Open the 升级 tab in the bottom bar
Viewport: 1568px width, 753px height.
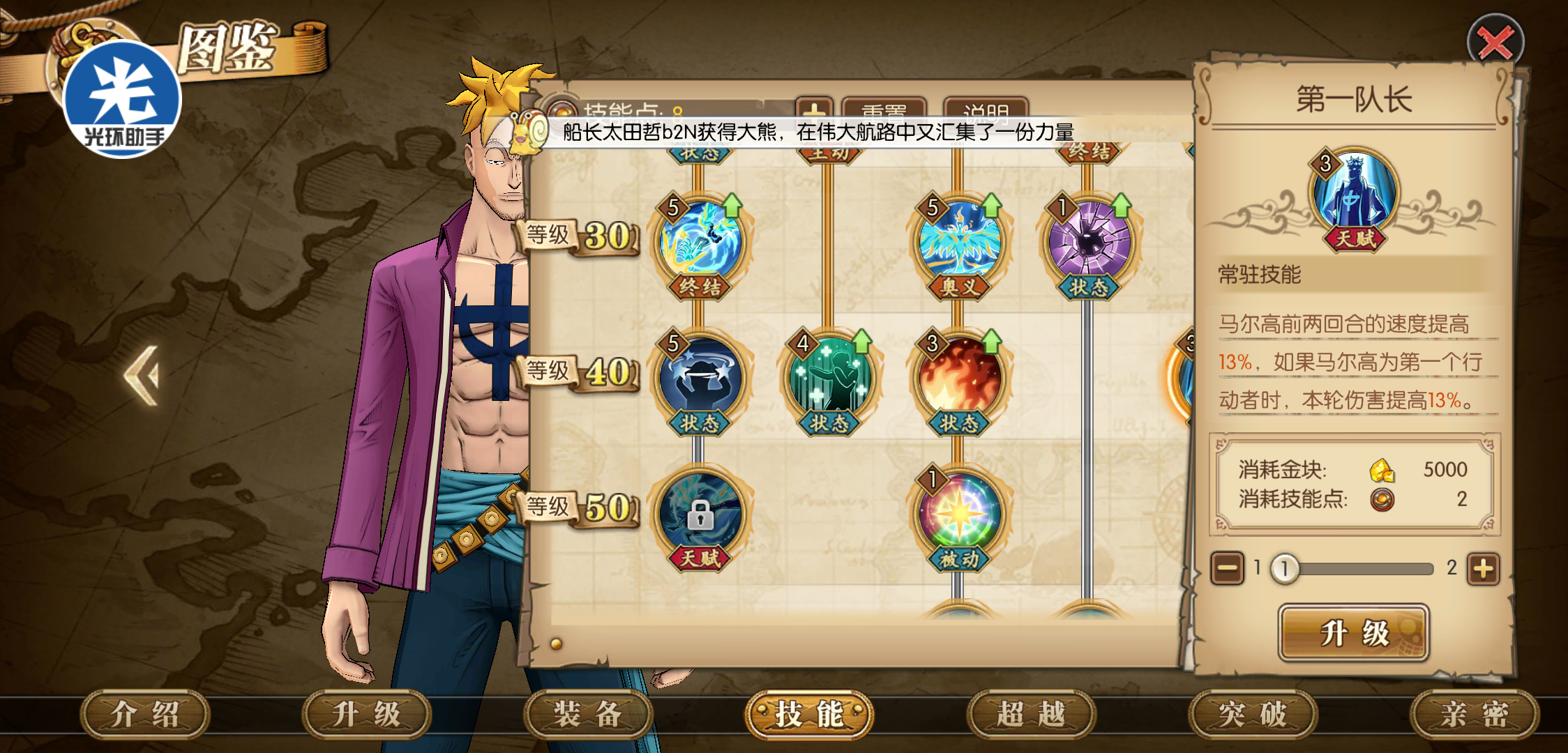click(366, 714)
